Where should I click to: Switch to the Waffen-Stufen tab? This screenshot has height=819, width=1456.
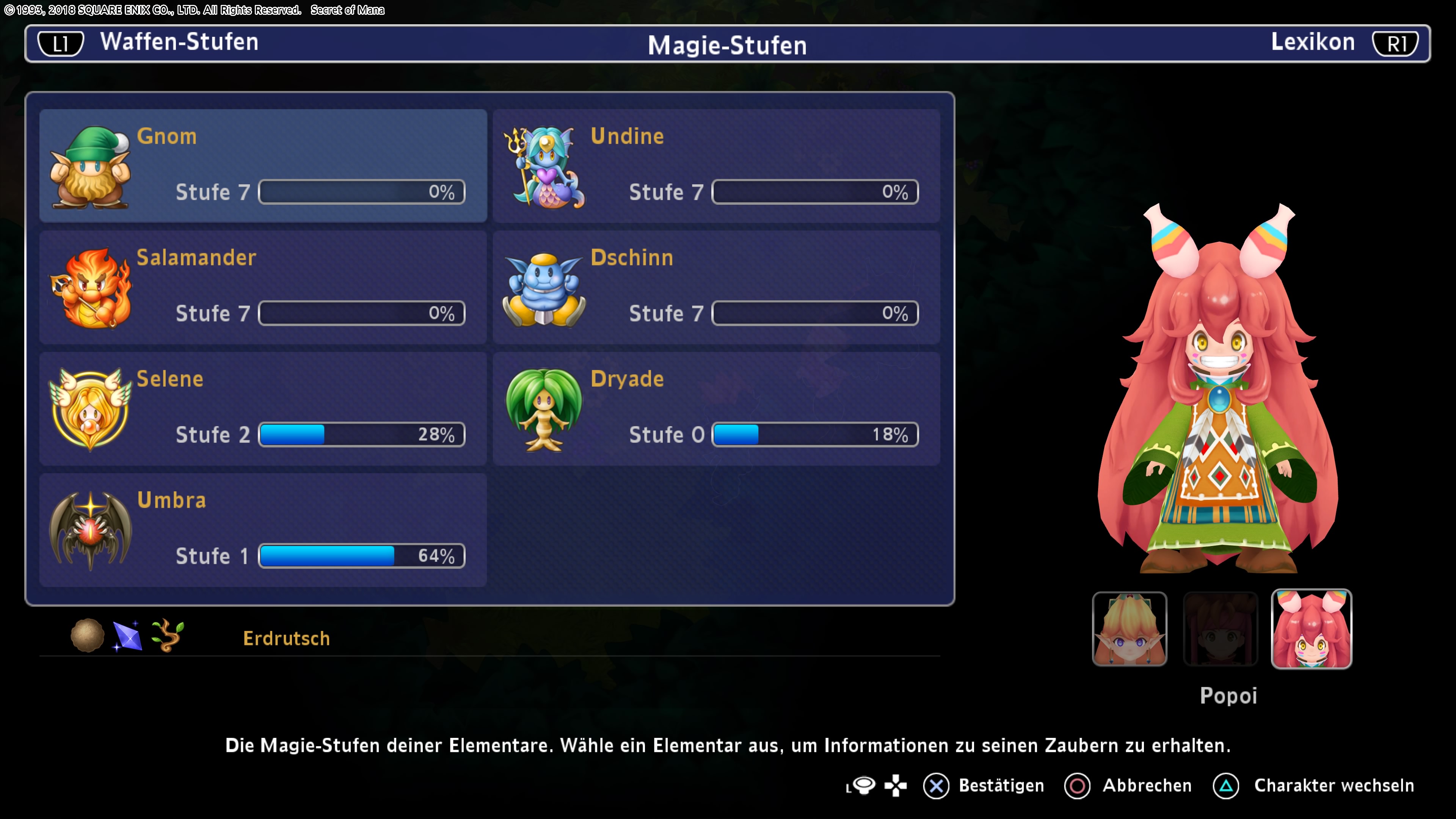click(179, 42)
